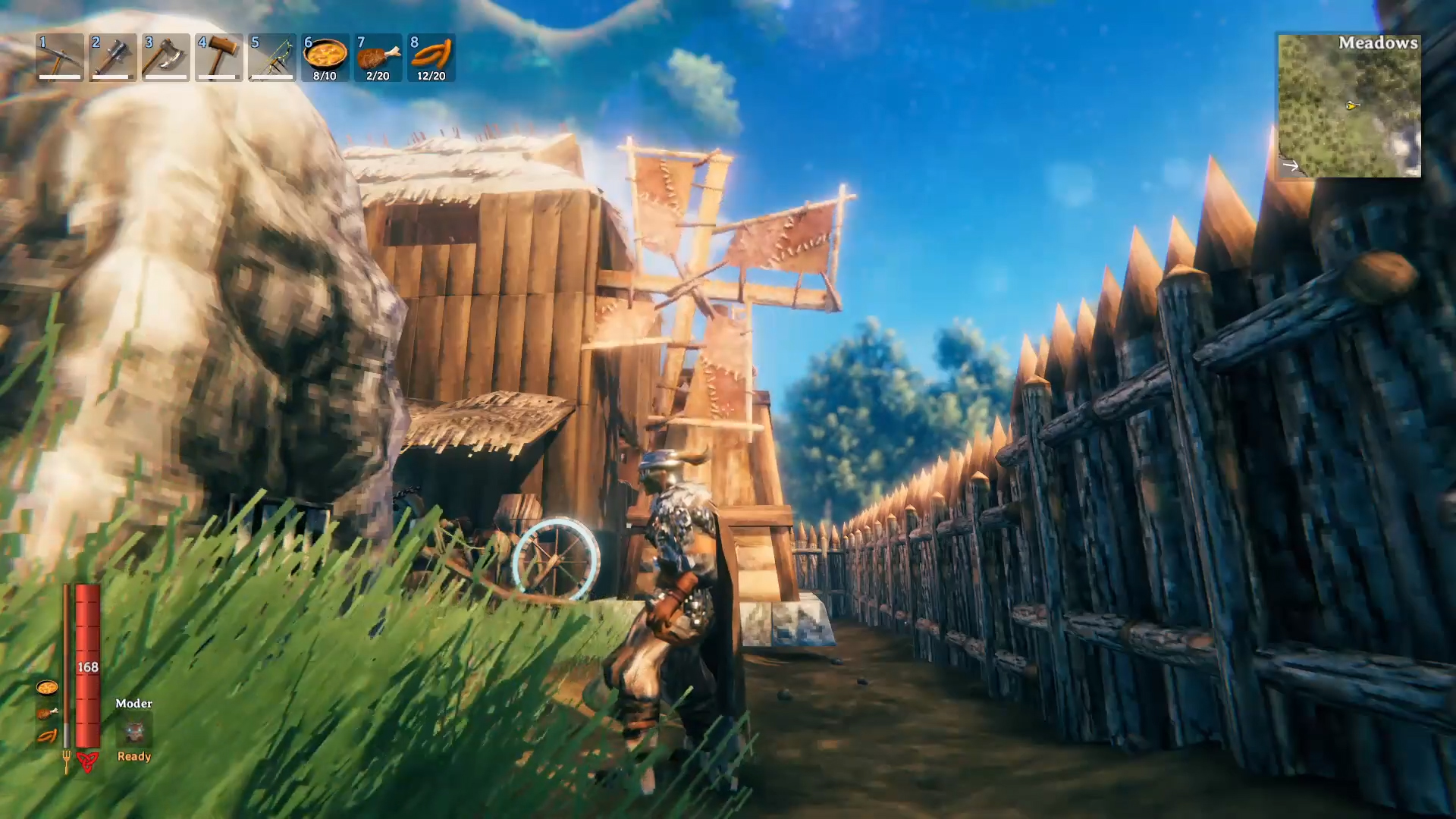Screen dimensions: 1456x819
Task: Equip the bow in hotbar slot 5
Action: (x=272, y=57)
